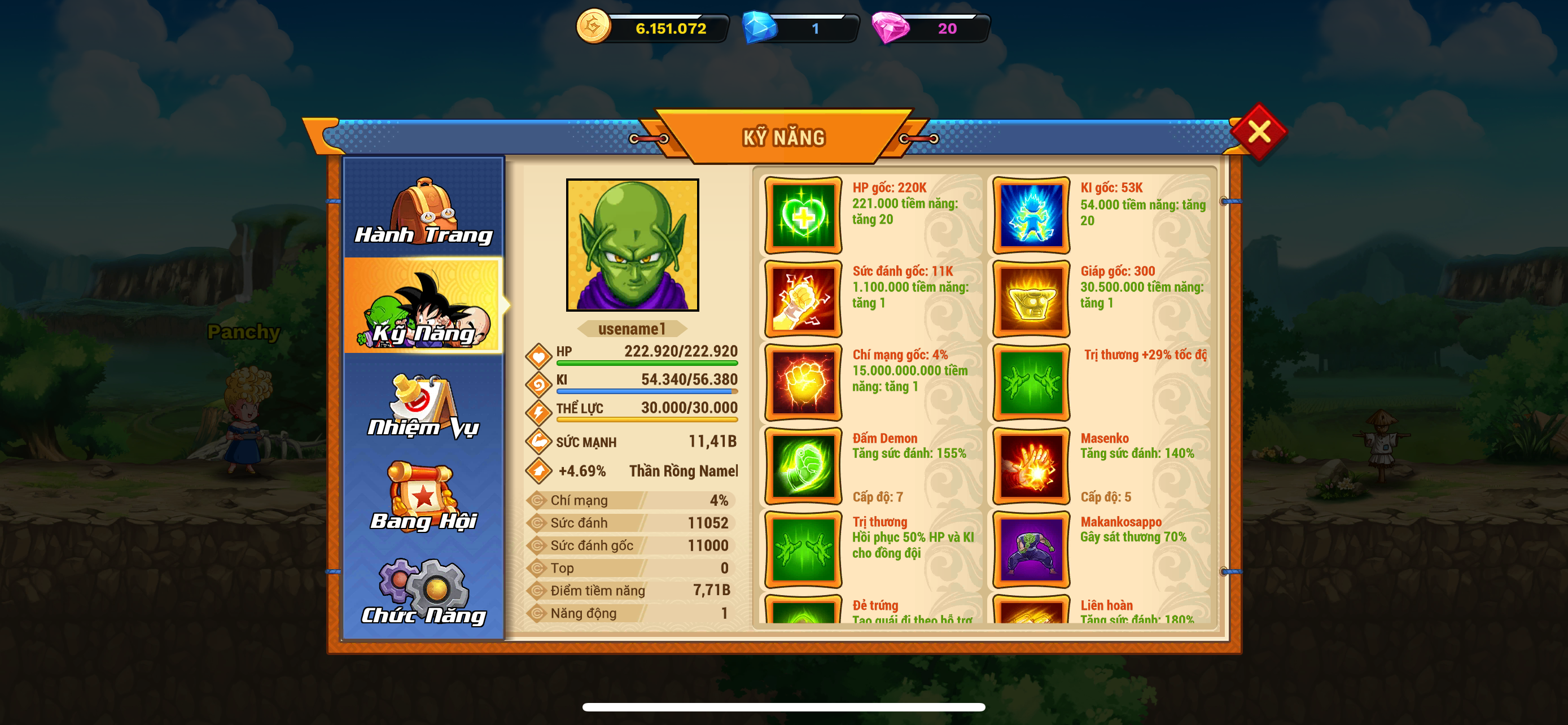Open the Hành Trang backpack tab
The image size is (1568, 725).
424,210
